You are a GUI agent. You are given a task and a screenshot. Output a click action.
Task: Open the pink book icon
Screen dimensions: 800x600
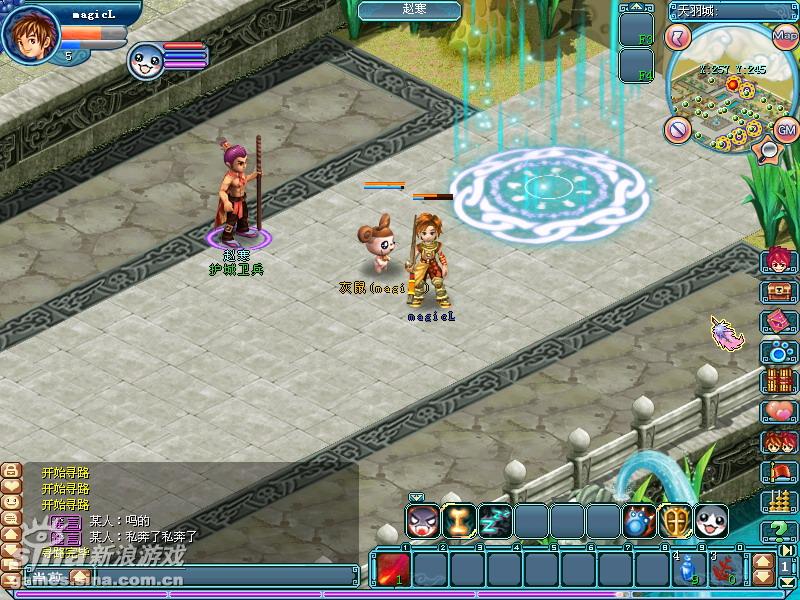click(777, 321)
